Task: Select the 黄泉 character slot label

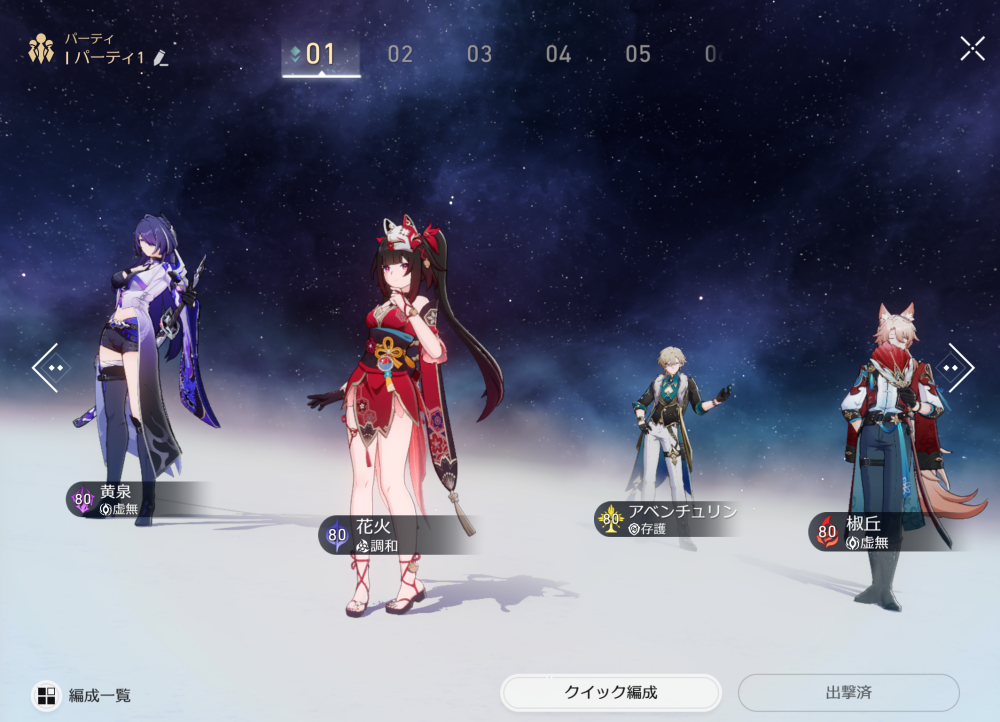Action: [x=115, y=499]
